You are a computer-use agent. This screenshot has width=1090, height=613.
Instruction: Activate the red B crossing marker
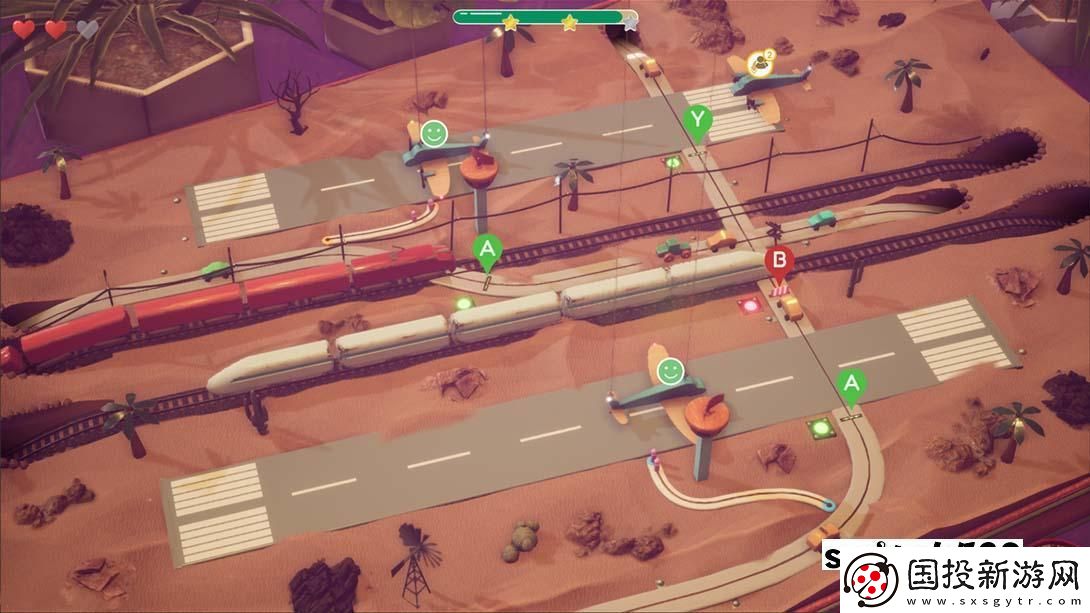coord(779,262)
